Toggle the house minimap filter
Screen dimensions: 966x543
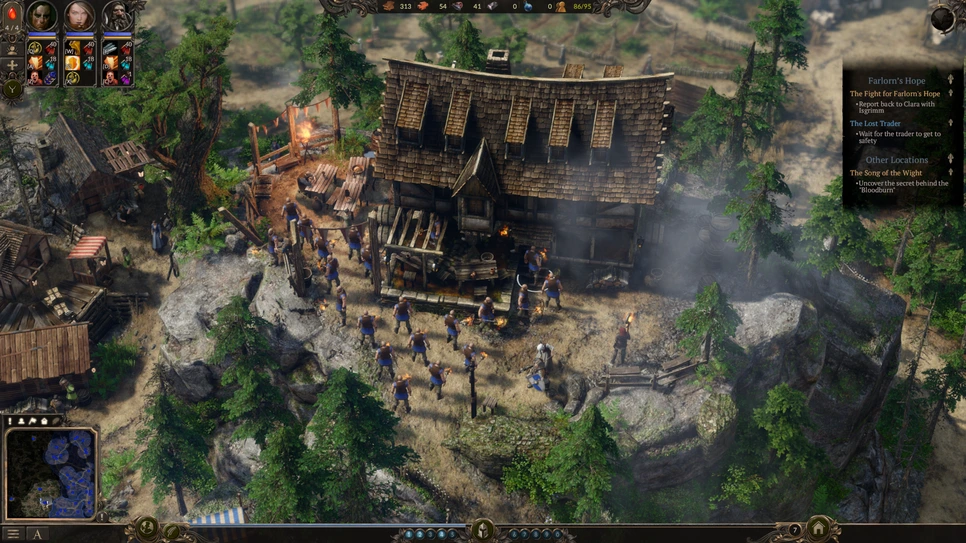(x=44, y=421)
